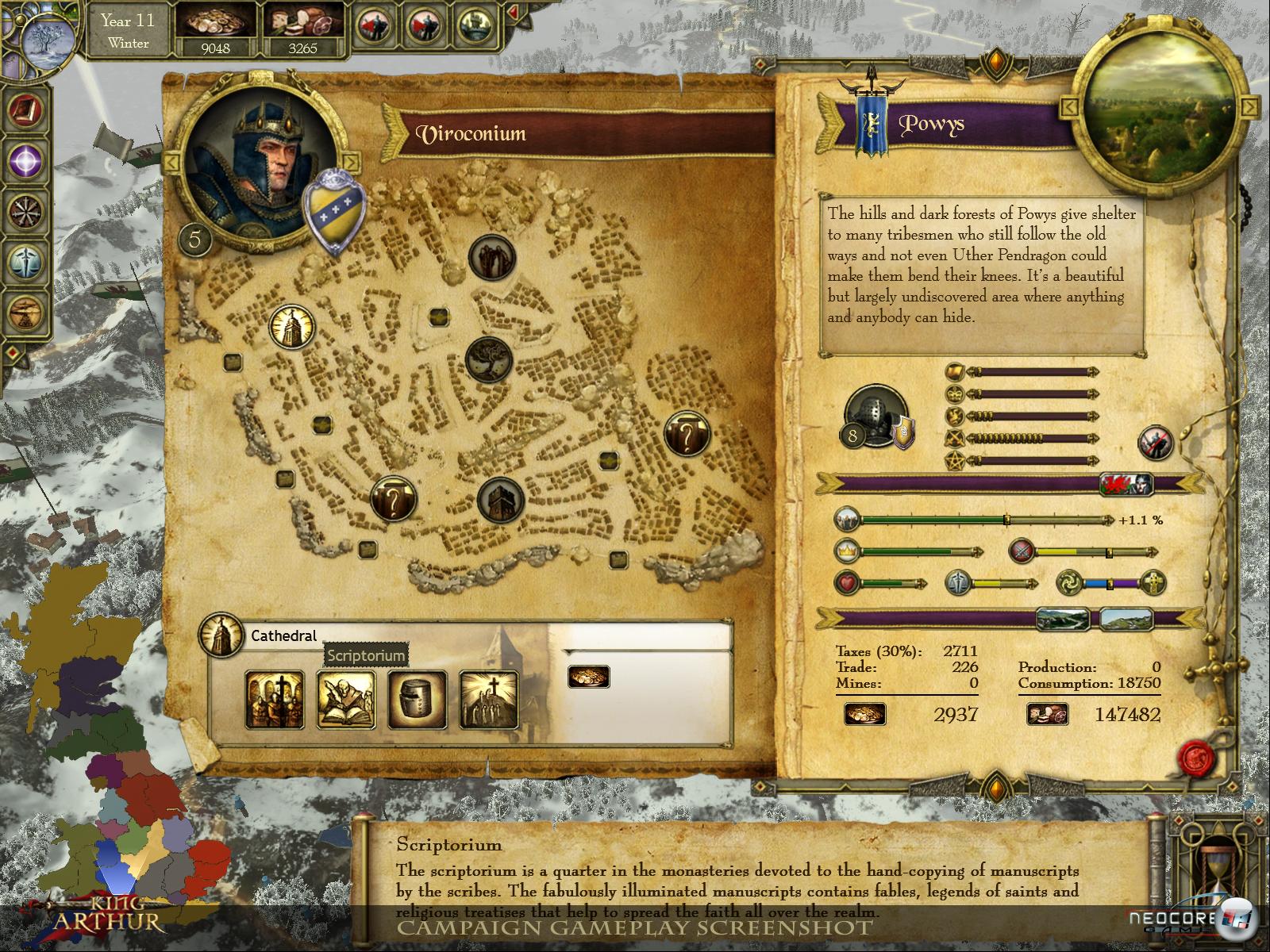Click the next province arrow by landscape portrait
The width and height of the screenshot is (1270, 952).
pos(1249,106)
